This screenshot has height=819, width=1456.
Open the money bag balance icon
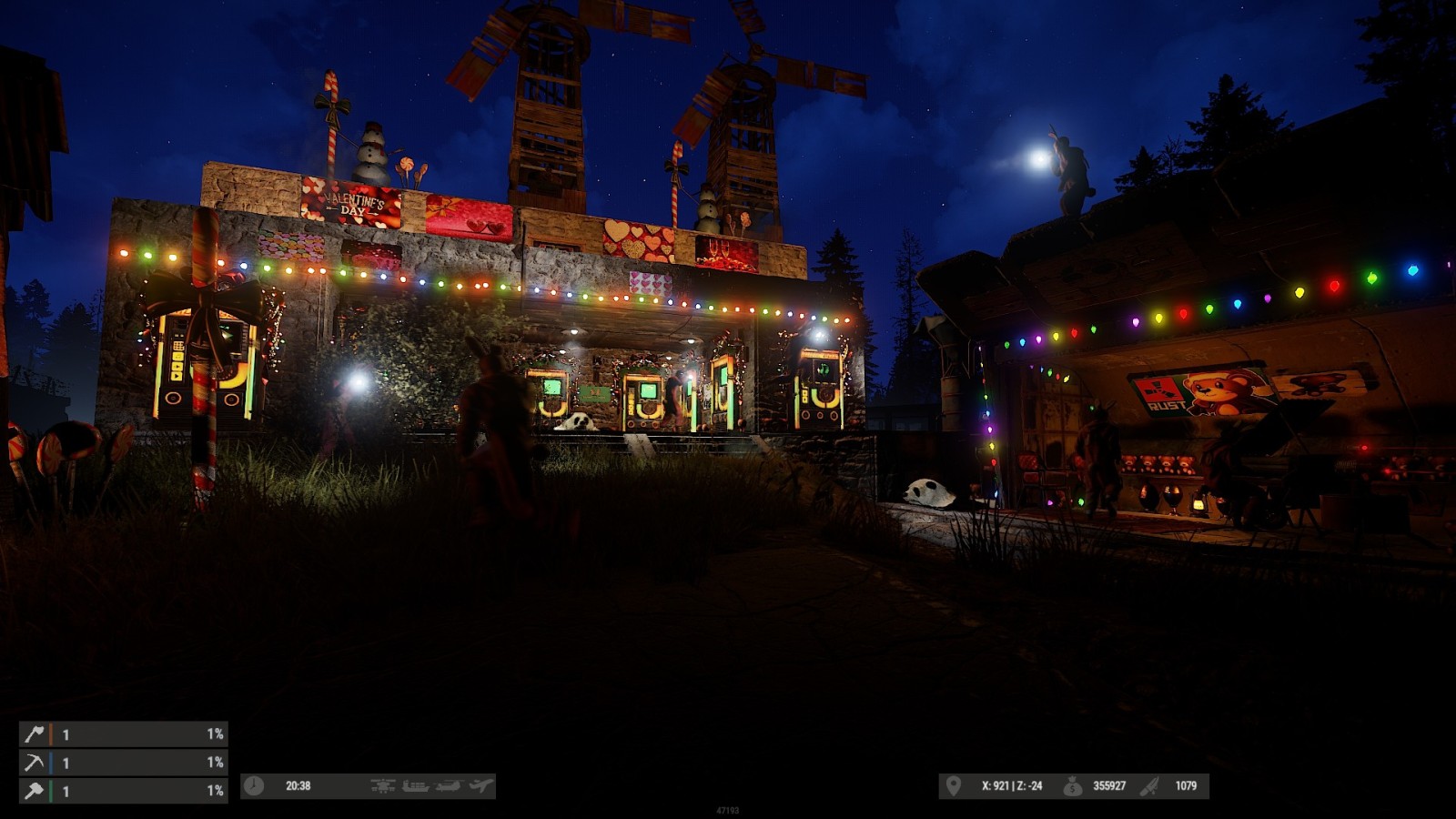coord(1073,786)
